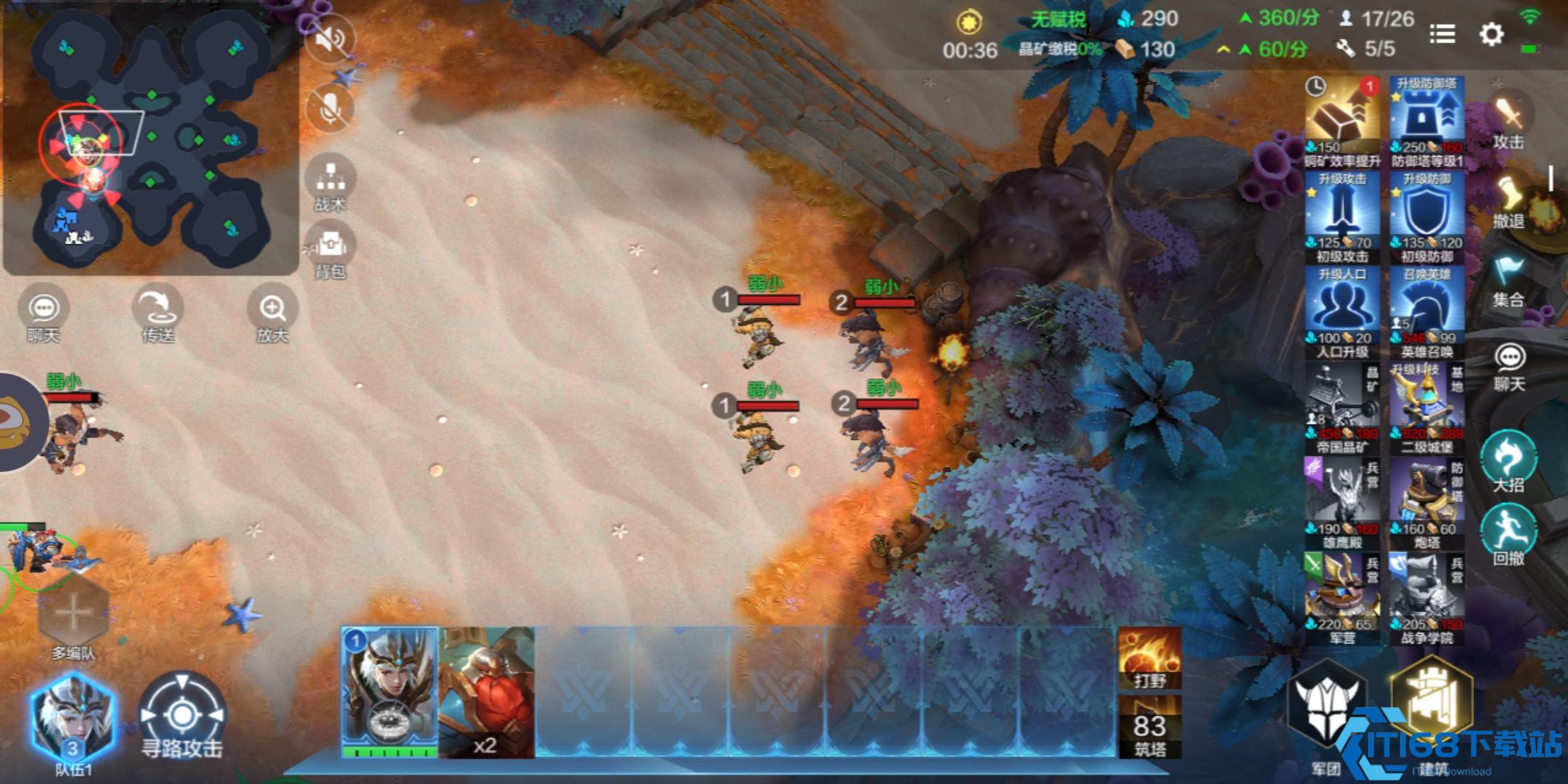The image size is (1568, 784).
Task: Choose the 打野 jungle option
Action: point(1150,658)
